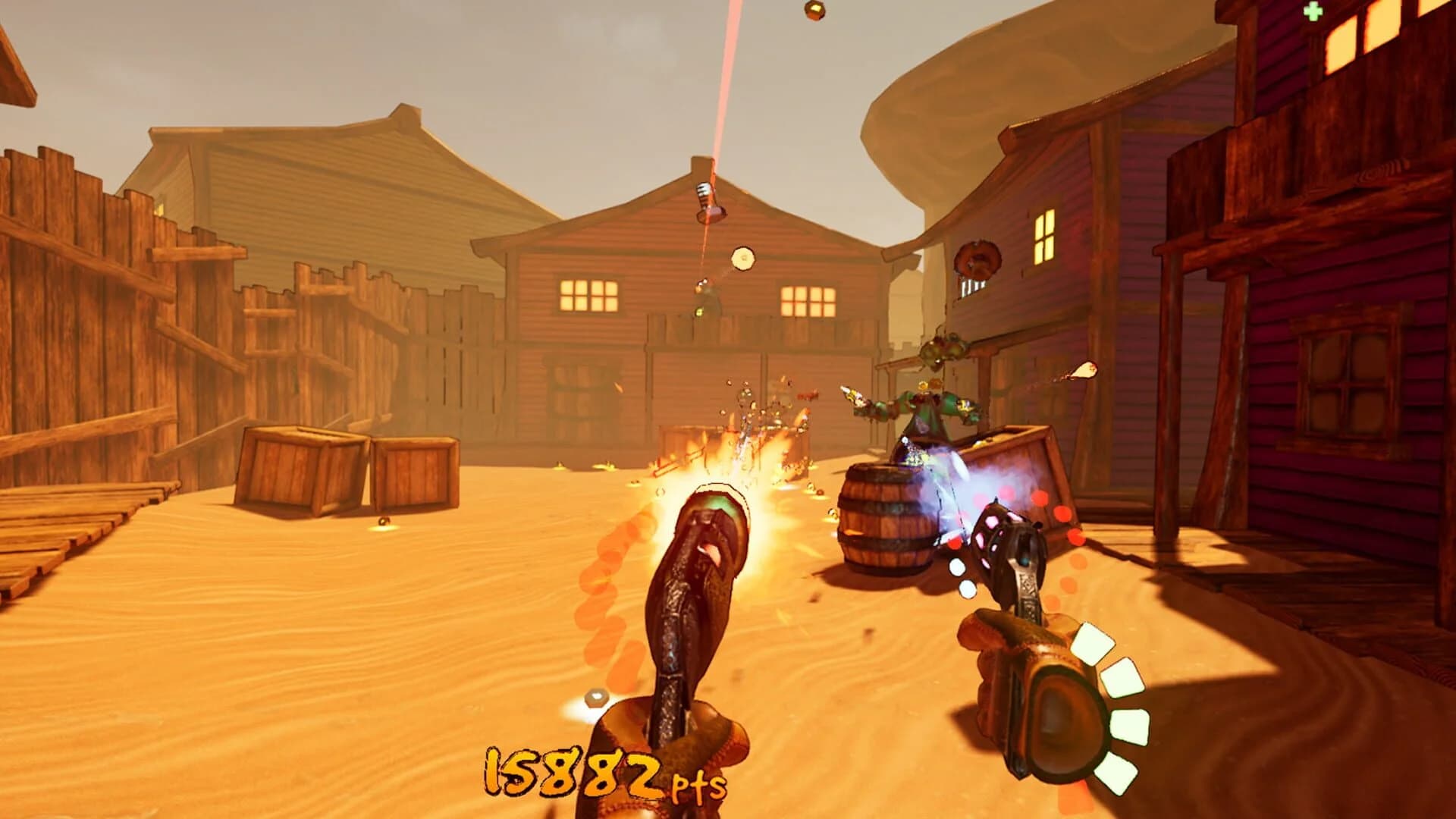Click the flying coin near the hat
This screenshot has height=819, width=1456.
click(x=742, y=258)
